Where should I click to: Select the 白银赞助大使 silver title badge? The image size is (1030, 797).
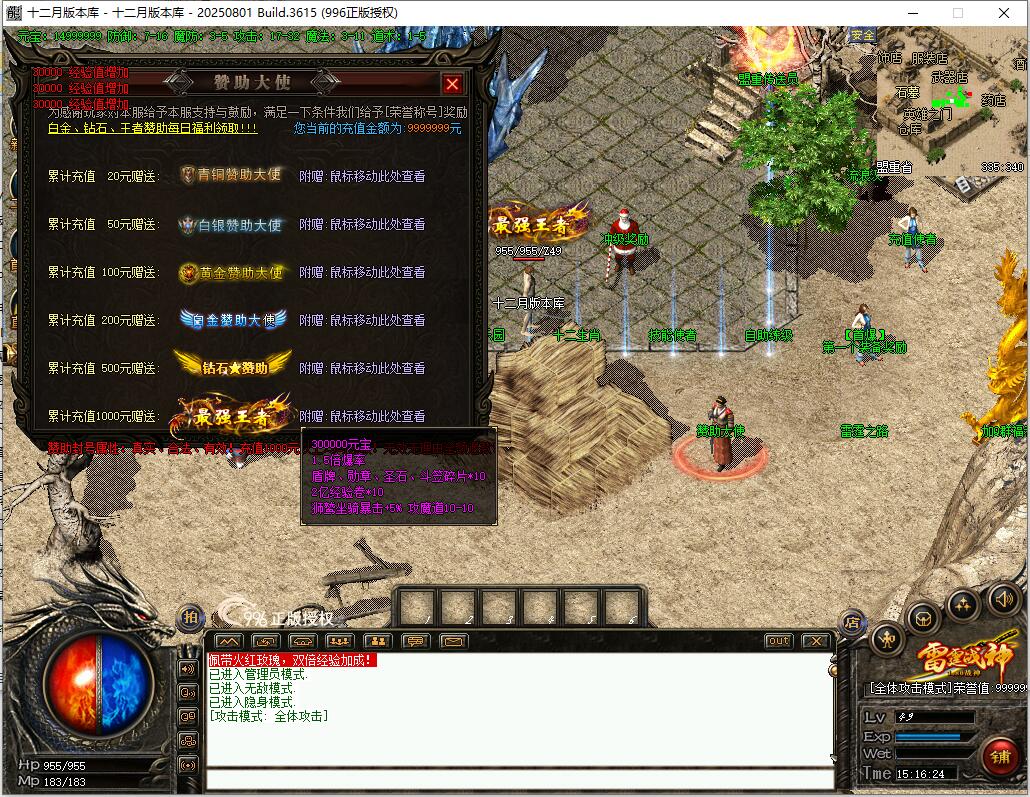pyautogui.click(x=231, y=224)
